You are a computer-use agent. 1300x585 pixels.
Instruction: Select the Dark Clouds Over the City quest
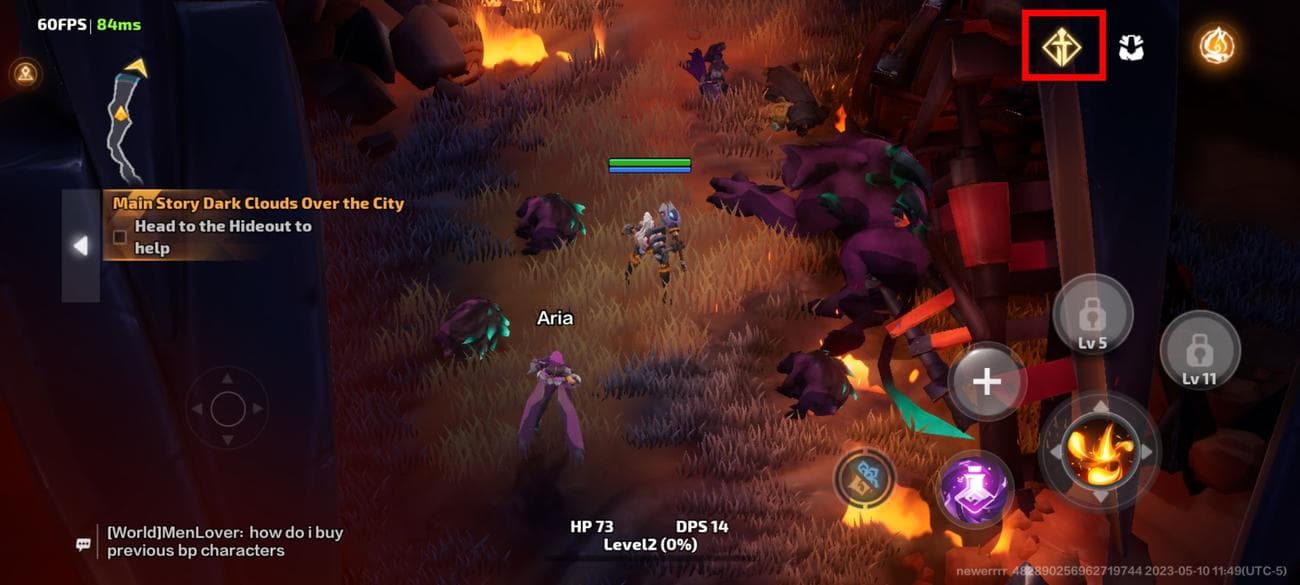pos(258,203)
